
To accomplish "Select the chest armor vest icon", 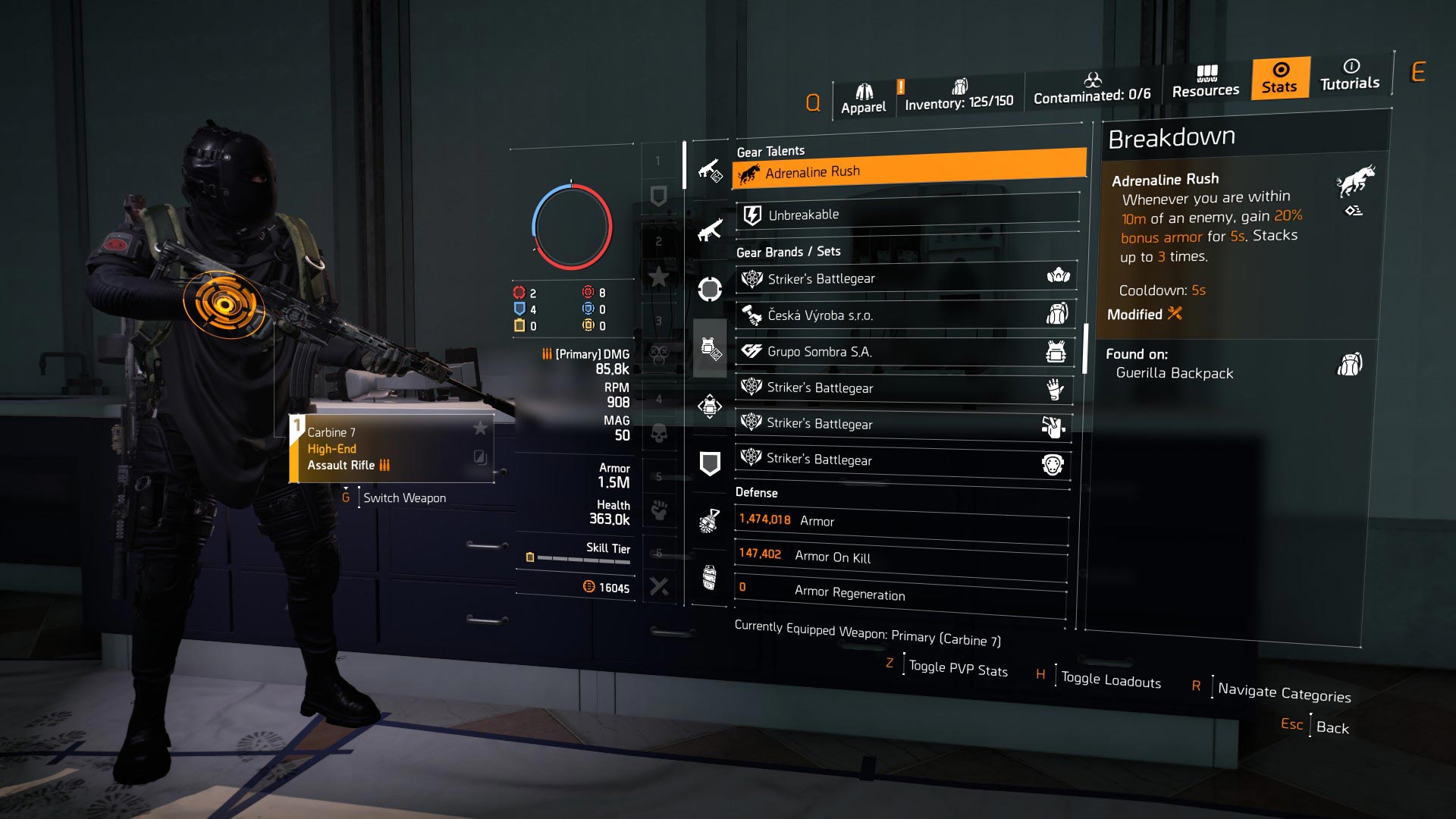I will [x=709, y=347].
